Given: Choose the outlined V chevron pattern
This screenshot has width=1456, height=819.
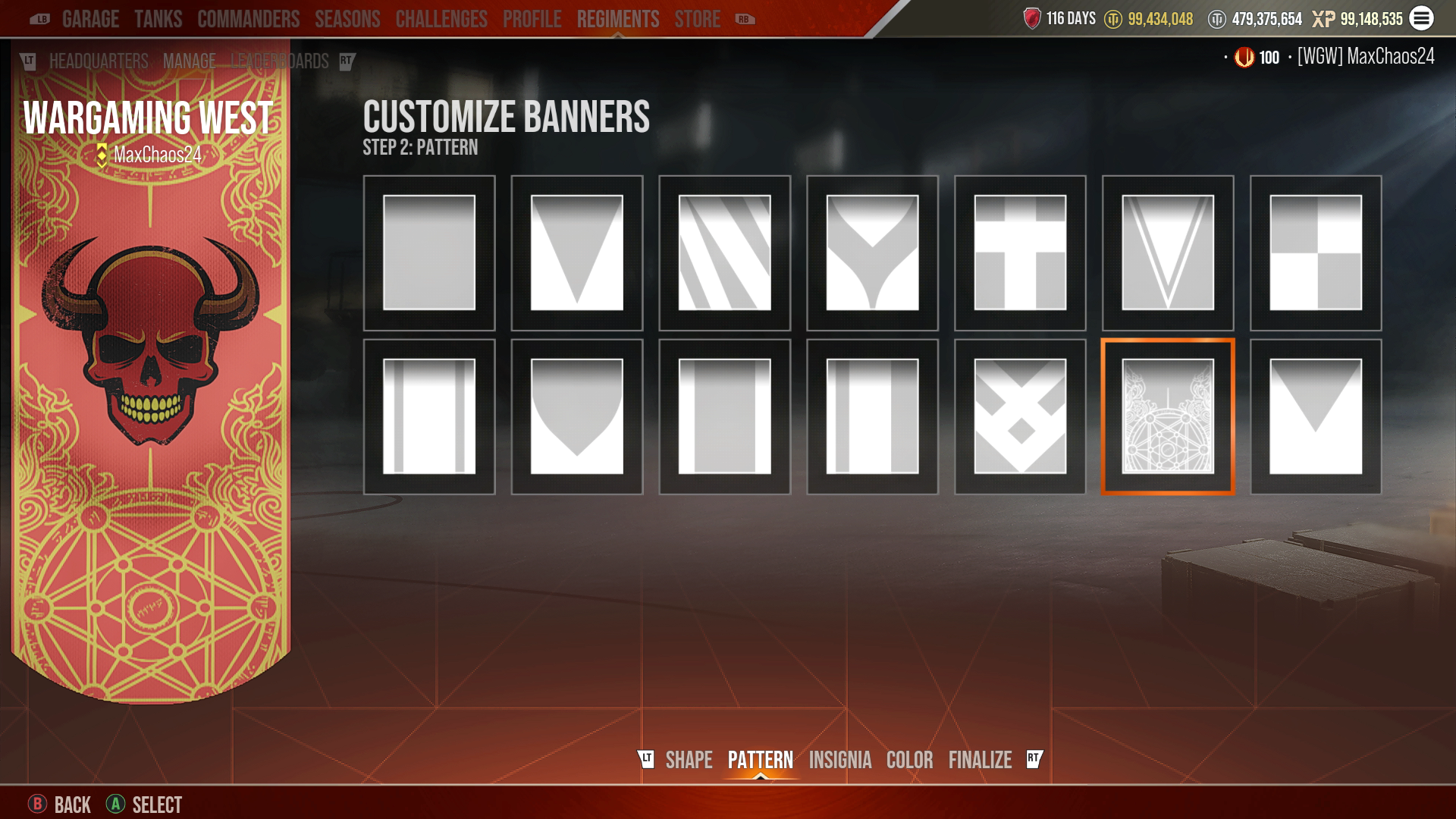Looking at the screenshot, I should pyautogui.click(x=1168, y=253).
